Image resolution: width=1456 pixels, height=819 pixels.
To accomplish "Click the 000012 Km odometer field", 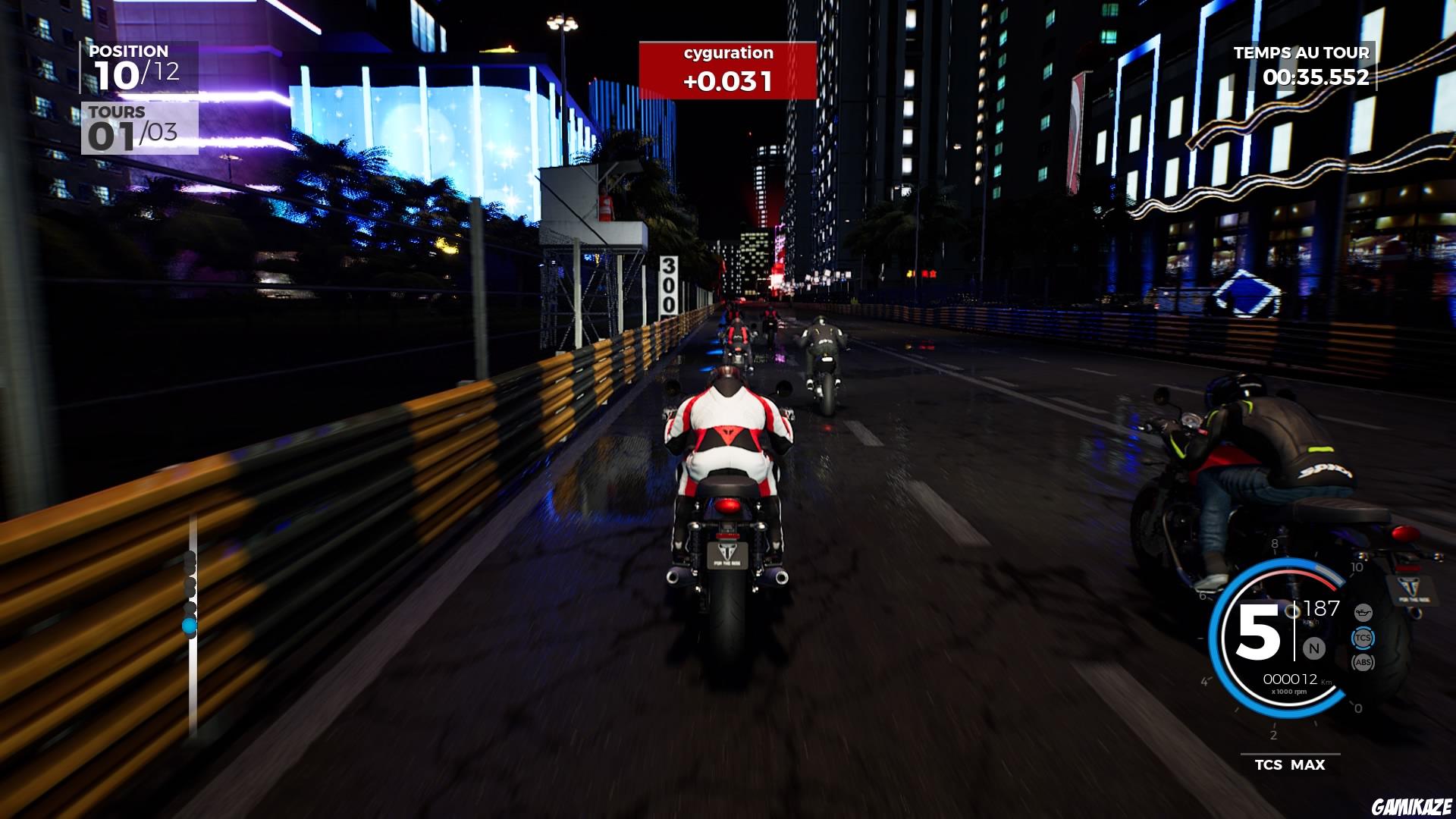I will [1291, 678].
